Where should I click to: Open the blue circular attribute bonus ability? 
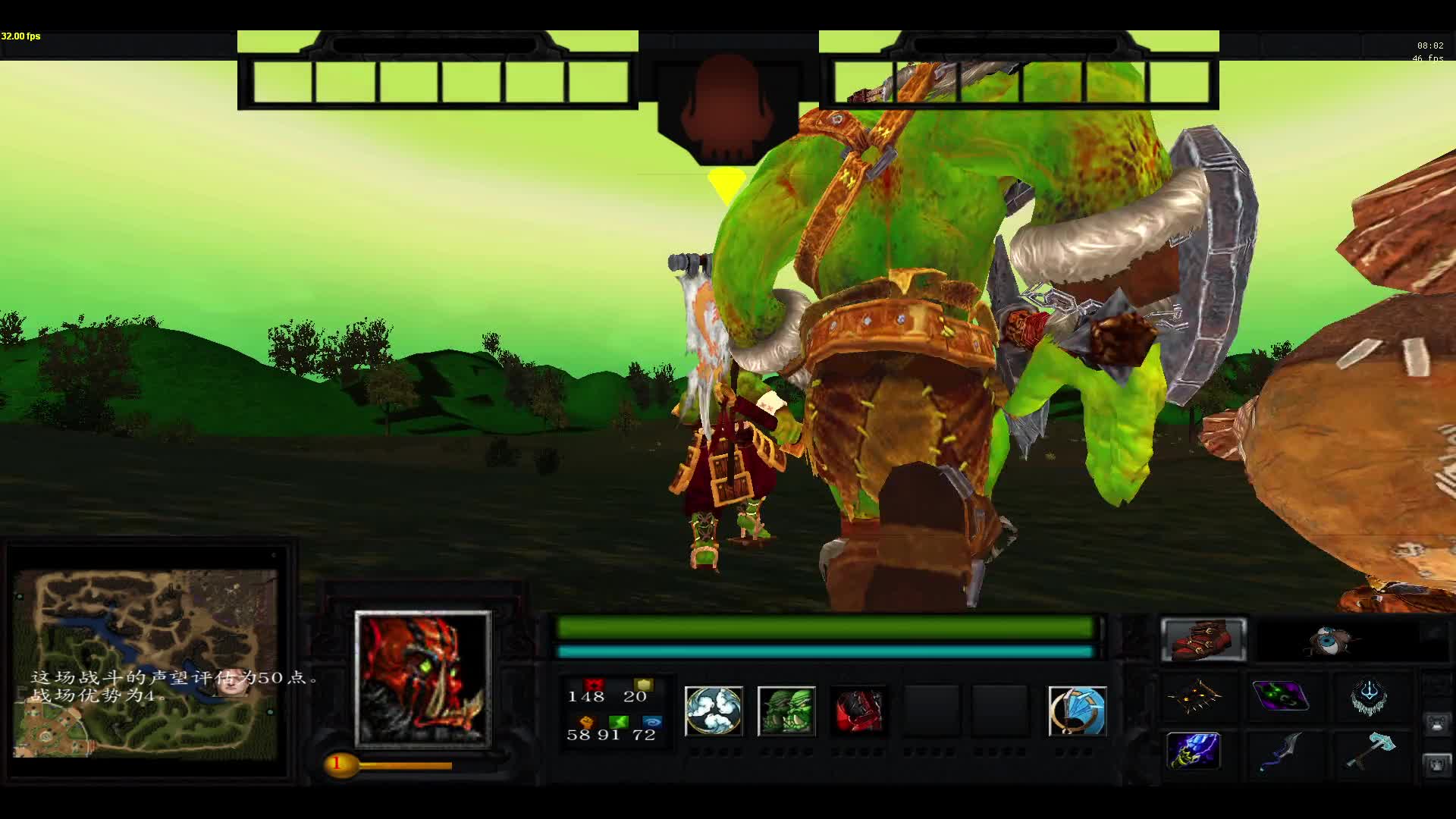[1076, 711]
